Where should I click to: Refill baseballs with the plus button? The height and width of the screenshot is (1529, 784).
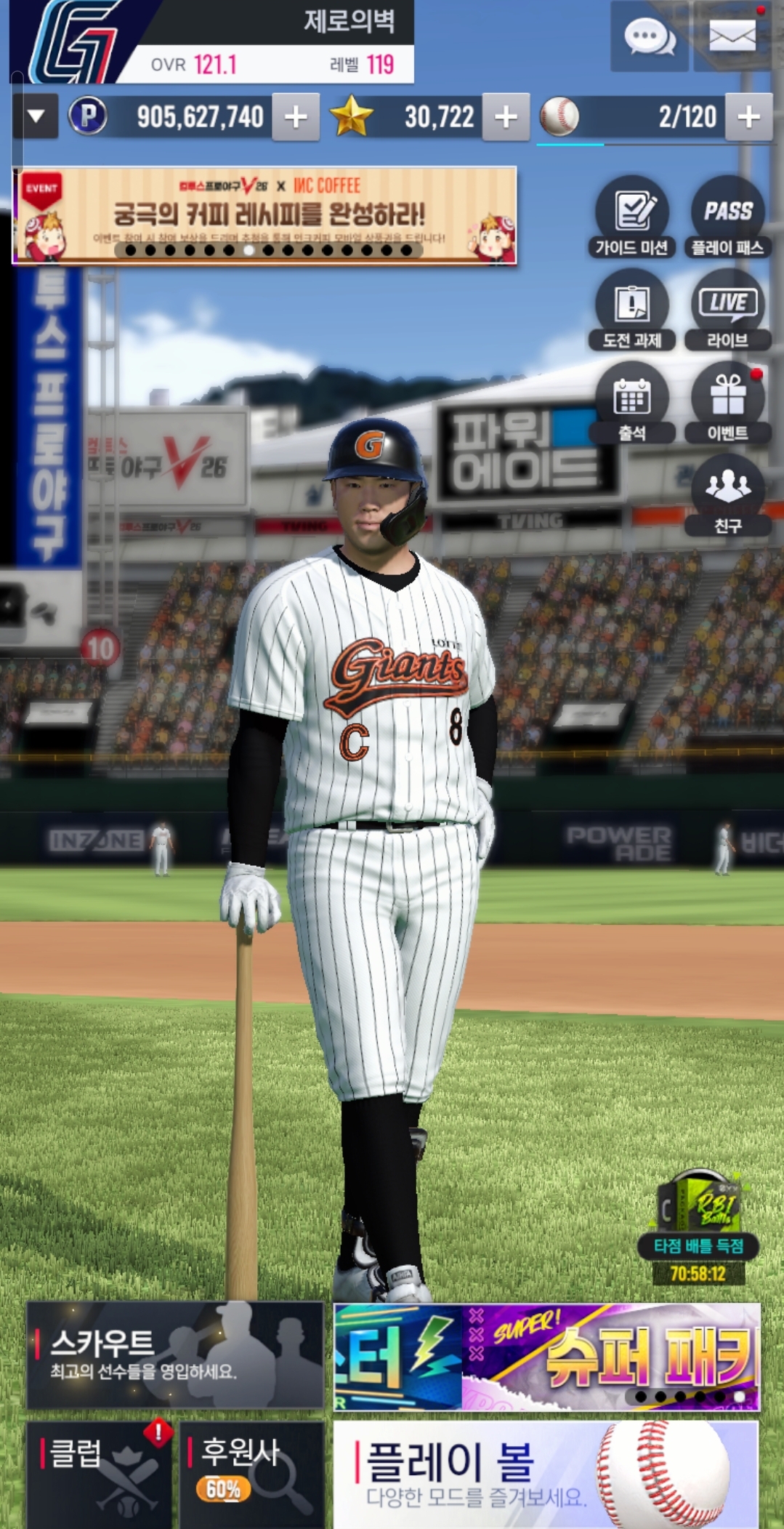748,116
